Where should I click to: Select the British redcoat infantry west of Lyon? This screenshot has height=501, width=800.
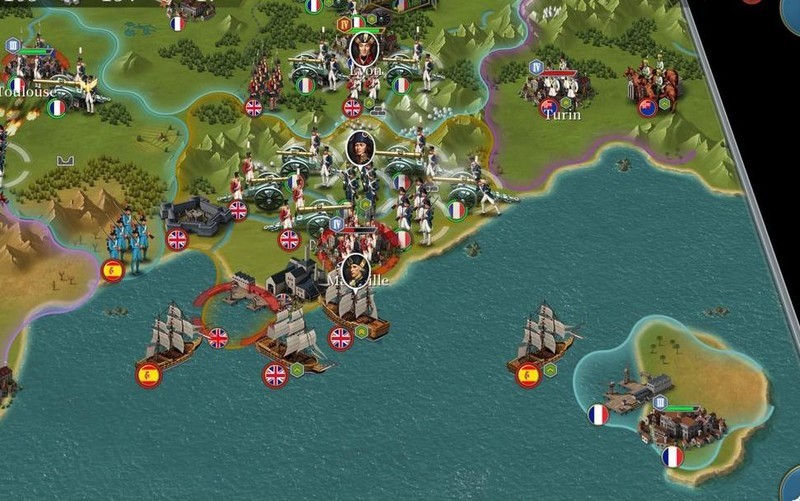pos(265,82)
